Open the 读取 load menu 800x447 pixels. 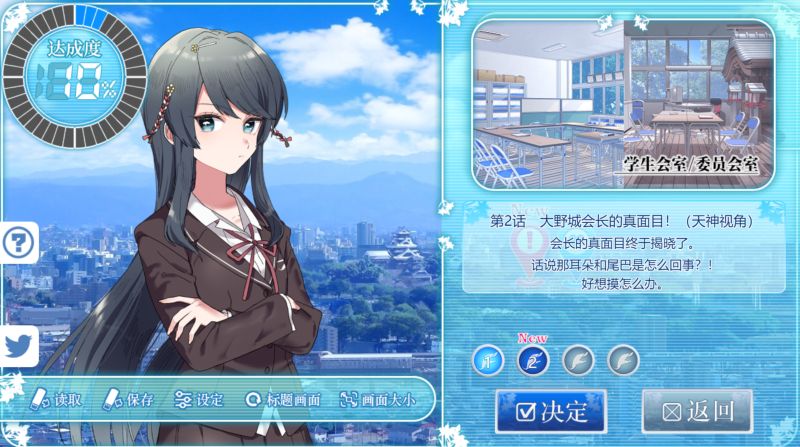pyautogui.click(x=57, y=400)
